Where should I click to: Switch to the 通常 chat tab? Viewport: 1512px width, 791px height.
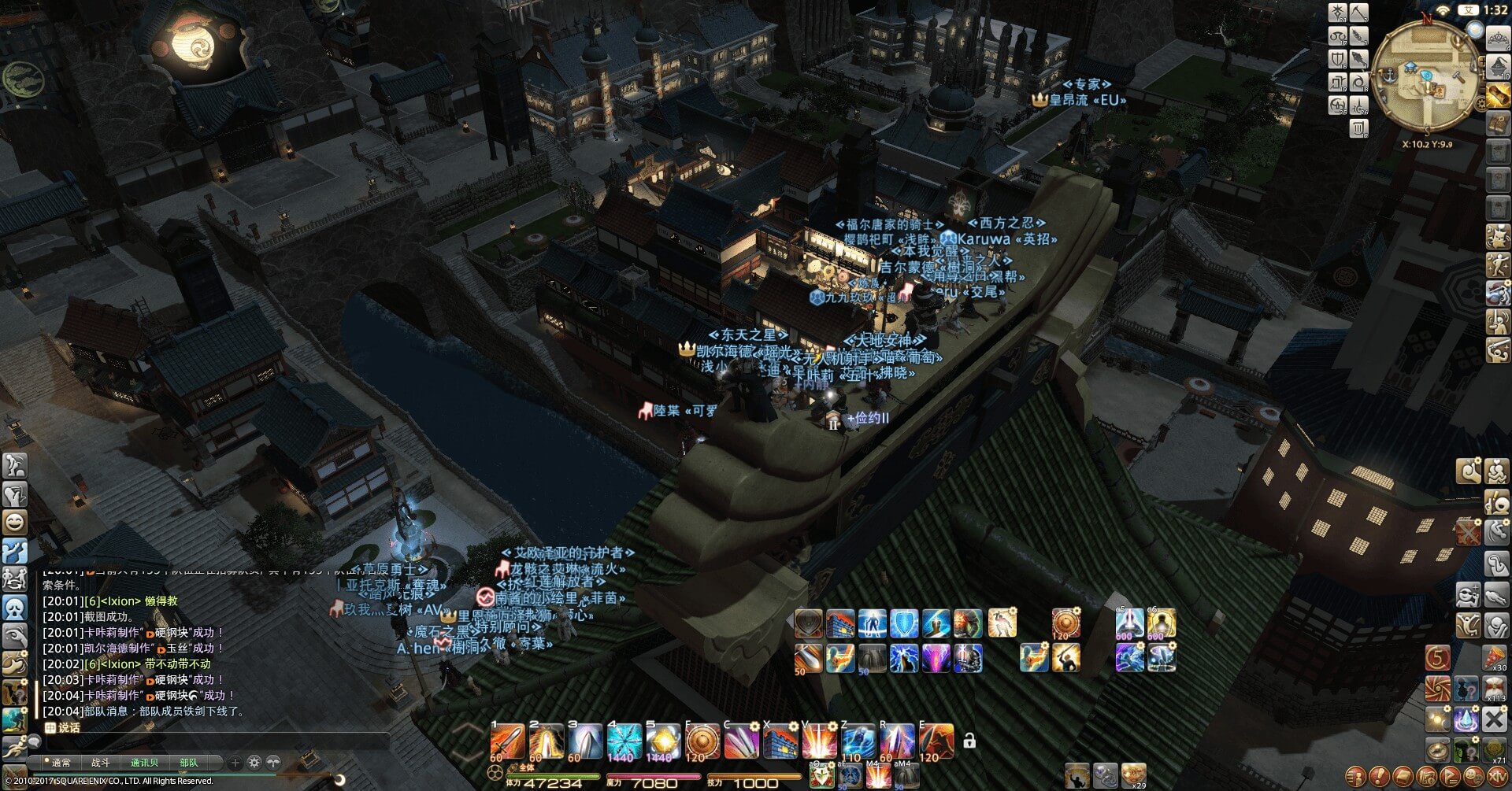click(x=61, y=763)
